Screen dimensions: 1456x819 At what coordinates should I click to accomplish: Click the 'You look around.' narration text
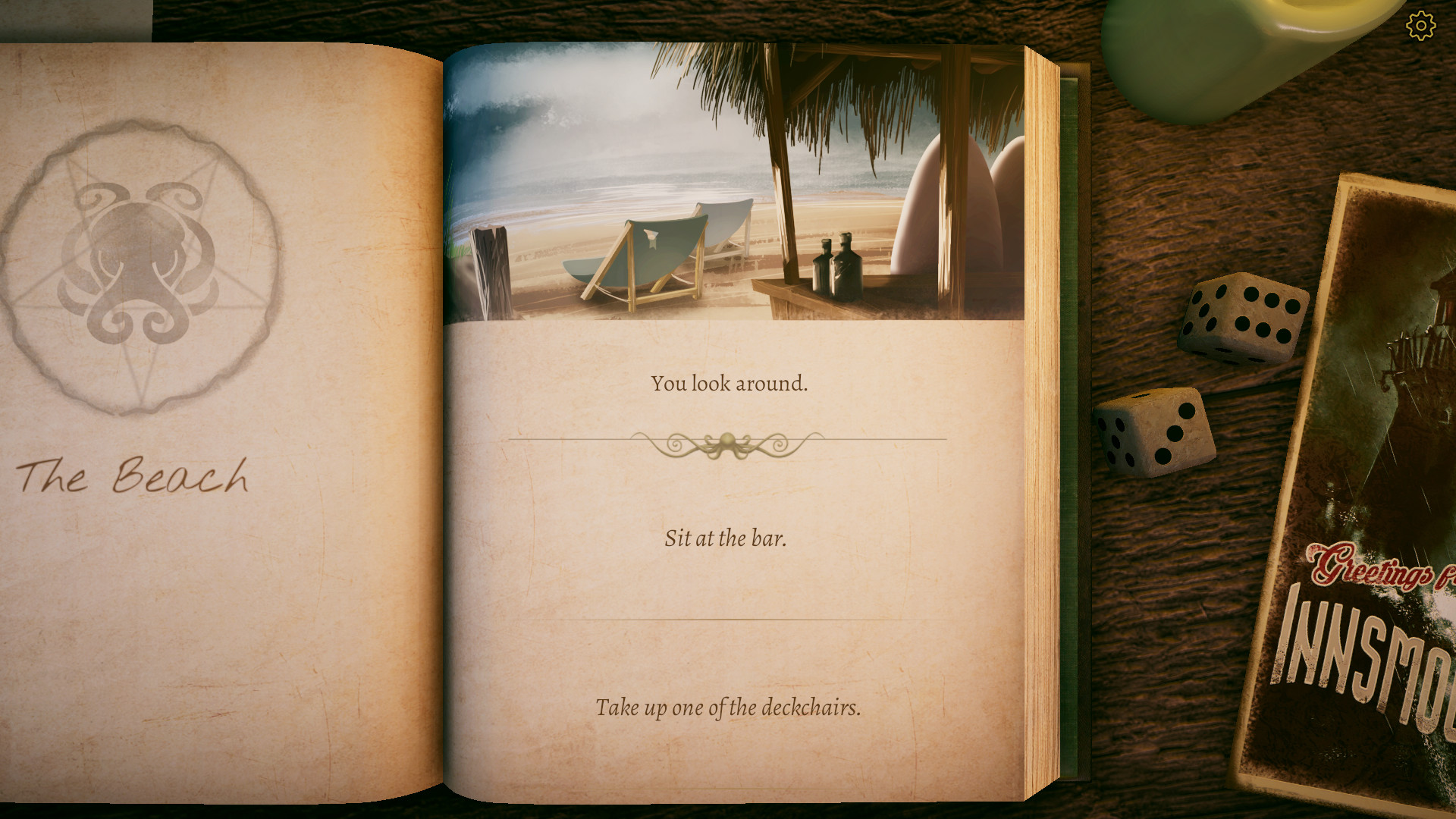(730, 384)
